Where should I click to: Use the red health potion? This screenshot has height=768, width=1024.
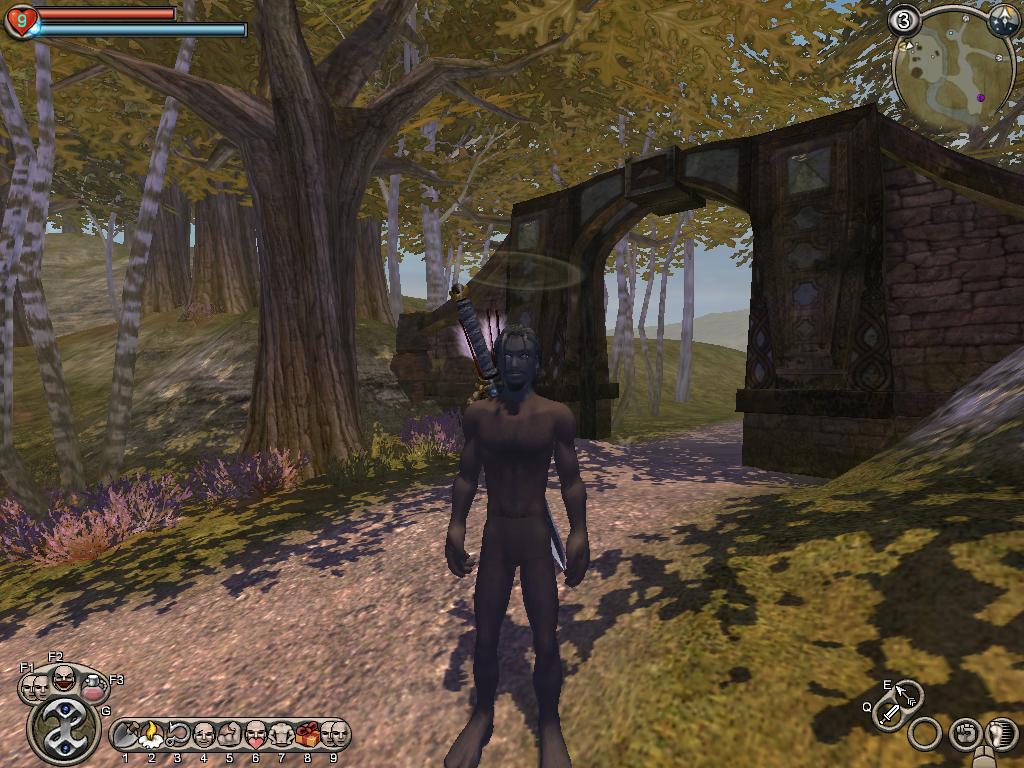point(94,687)
